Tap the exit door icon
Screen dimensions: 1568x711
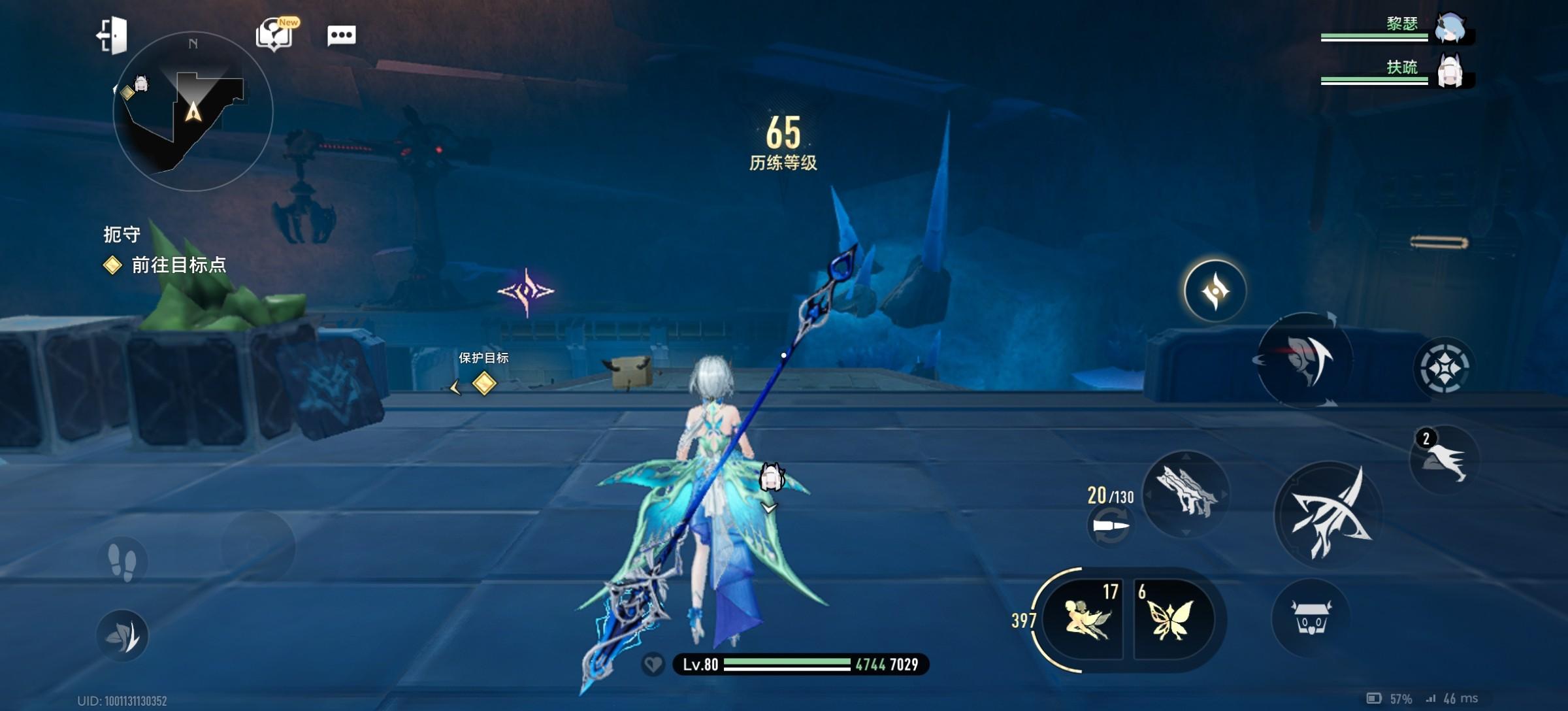coord(112,35)
